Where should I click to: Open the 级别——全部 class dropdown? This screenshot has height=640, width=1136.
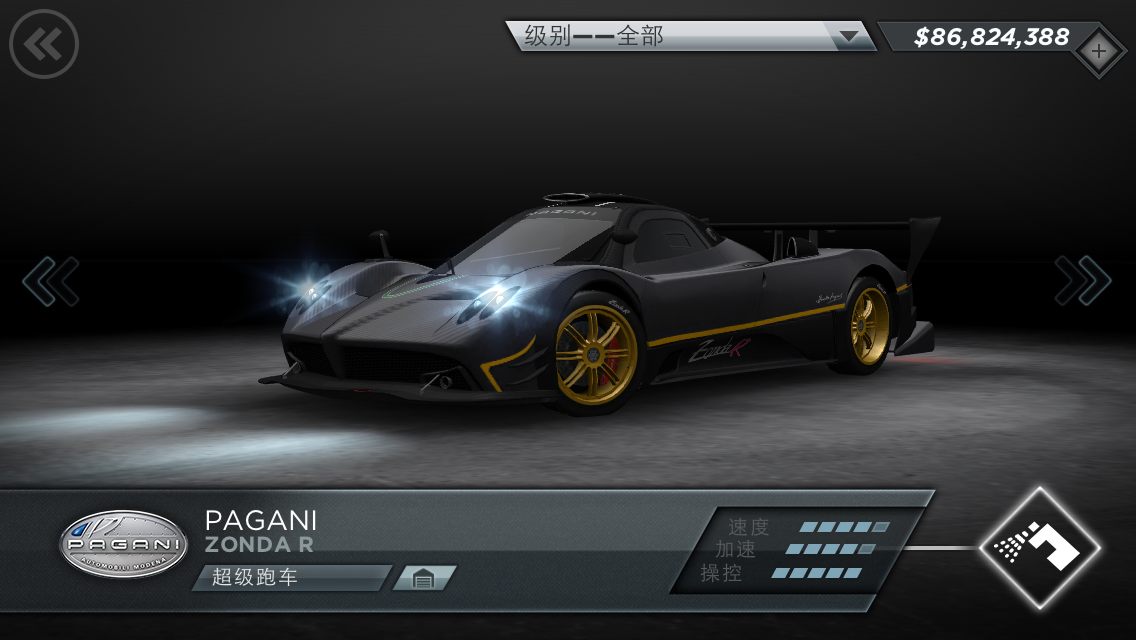tap(690, 37)
